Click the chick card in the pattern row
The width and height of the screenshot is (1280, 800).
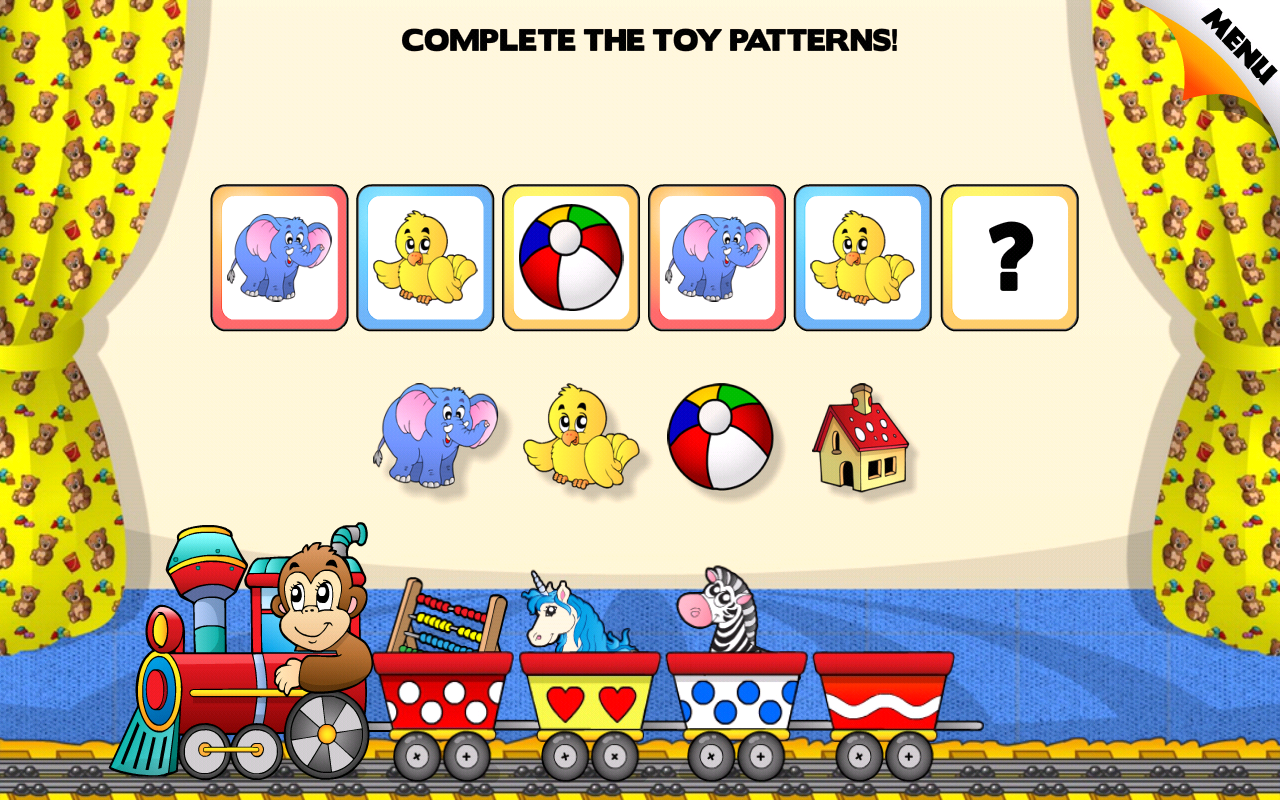(426, 256)
